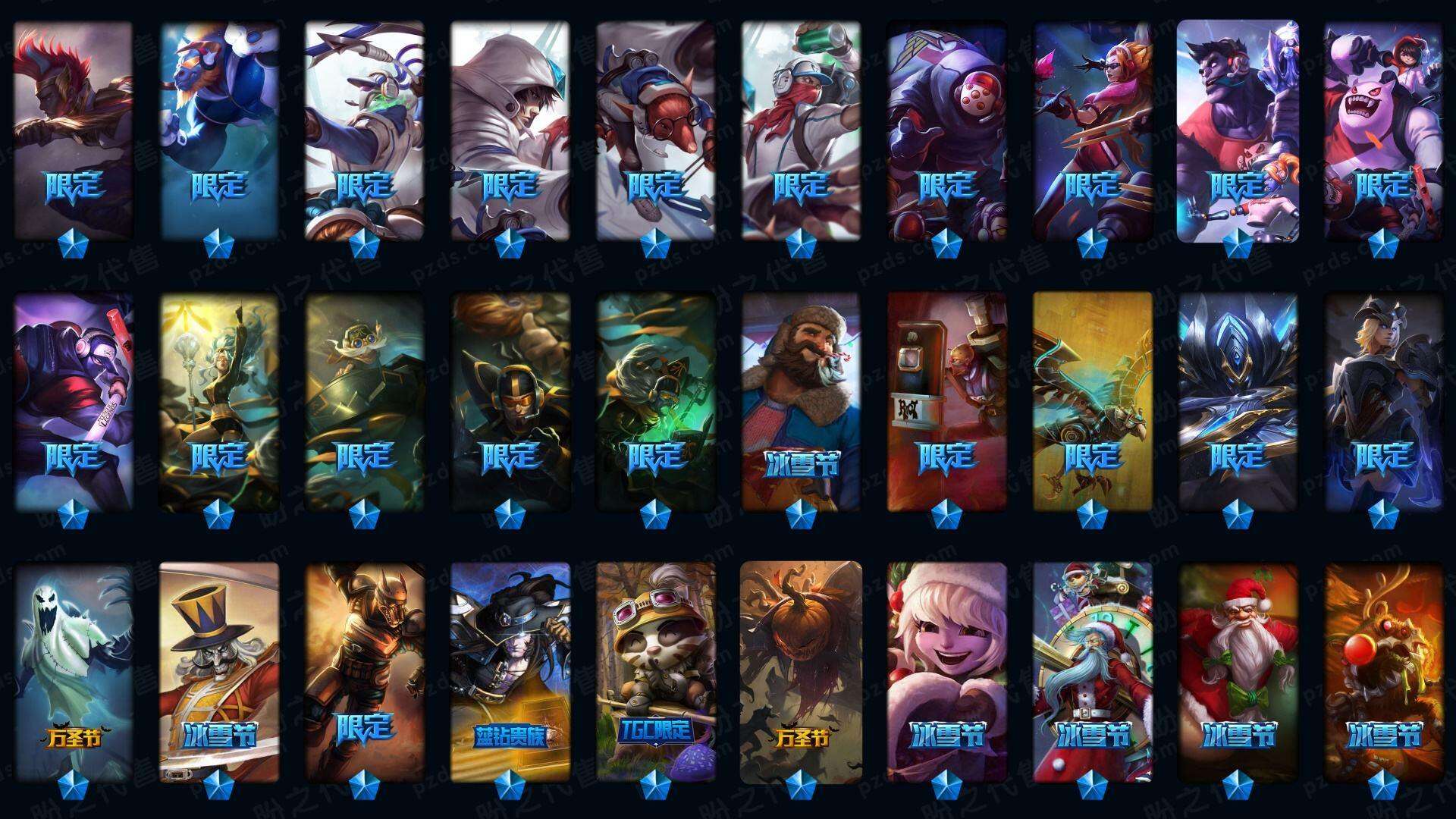1456x819 pixels.
Task: Pick the green gas mask character card
Action: point(655,400)
